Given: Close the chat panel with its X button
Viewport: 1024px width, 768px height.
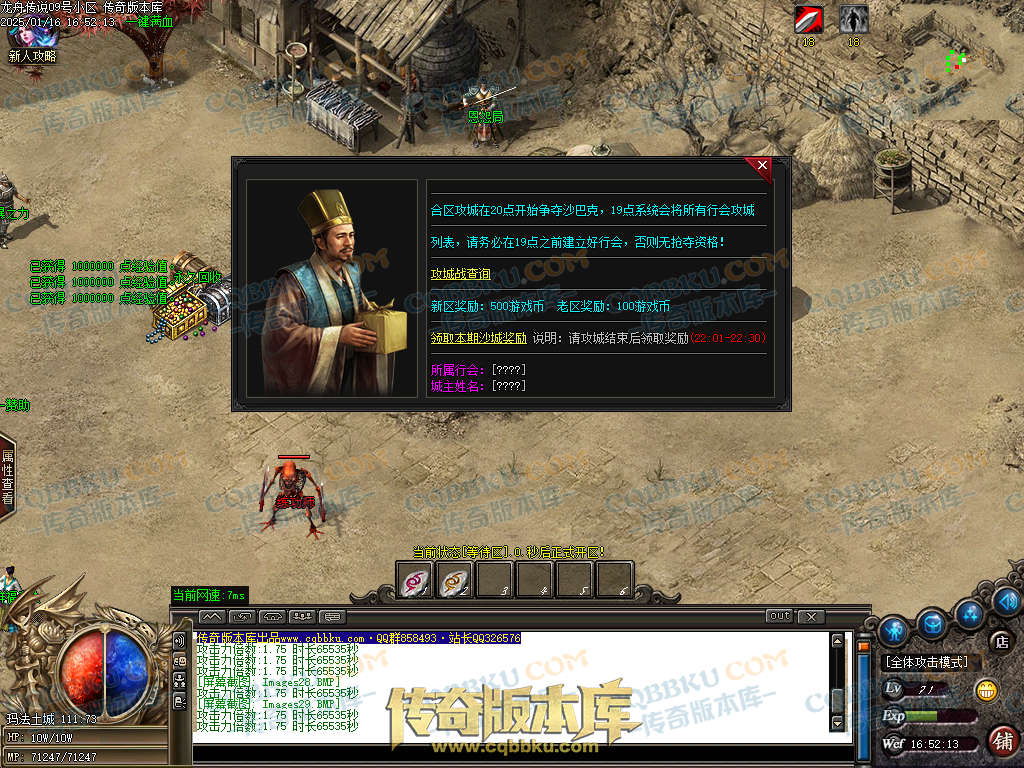Looking at the screenshot, I should pos(811,616).
